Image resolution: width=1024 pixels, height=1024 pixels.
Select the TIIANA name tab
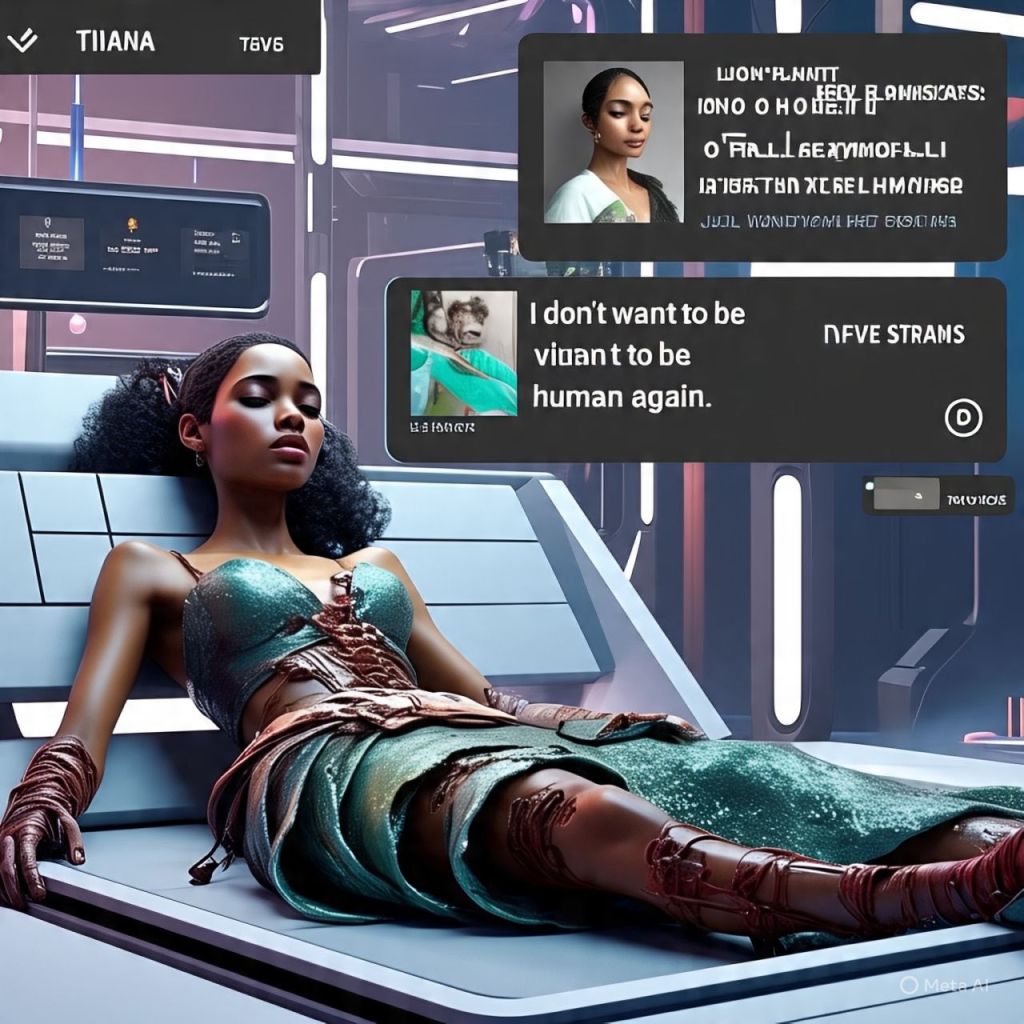pyautogui.click(x=113, y=42)
